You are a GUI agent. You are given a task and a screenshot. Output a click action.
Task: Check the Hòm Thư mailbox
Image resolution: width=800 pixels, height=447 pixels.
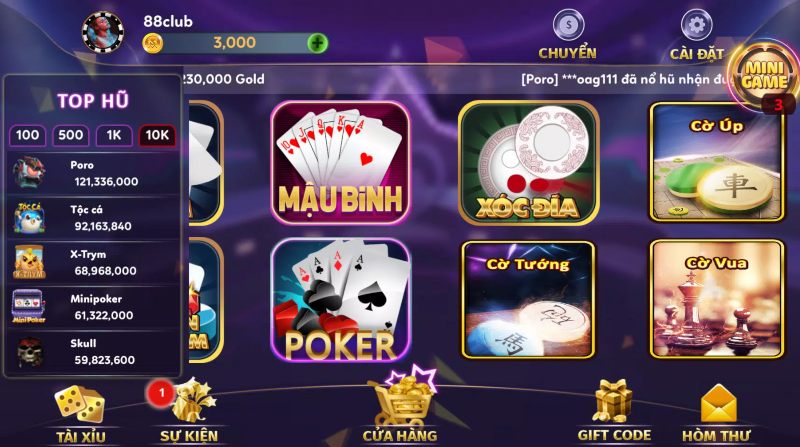(716, 410)
